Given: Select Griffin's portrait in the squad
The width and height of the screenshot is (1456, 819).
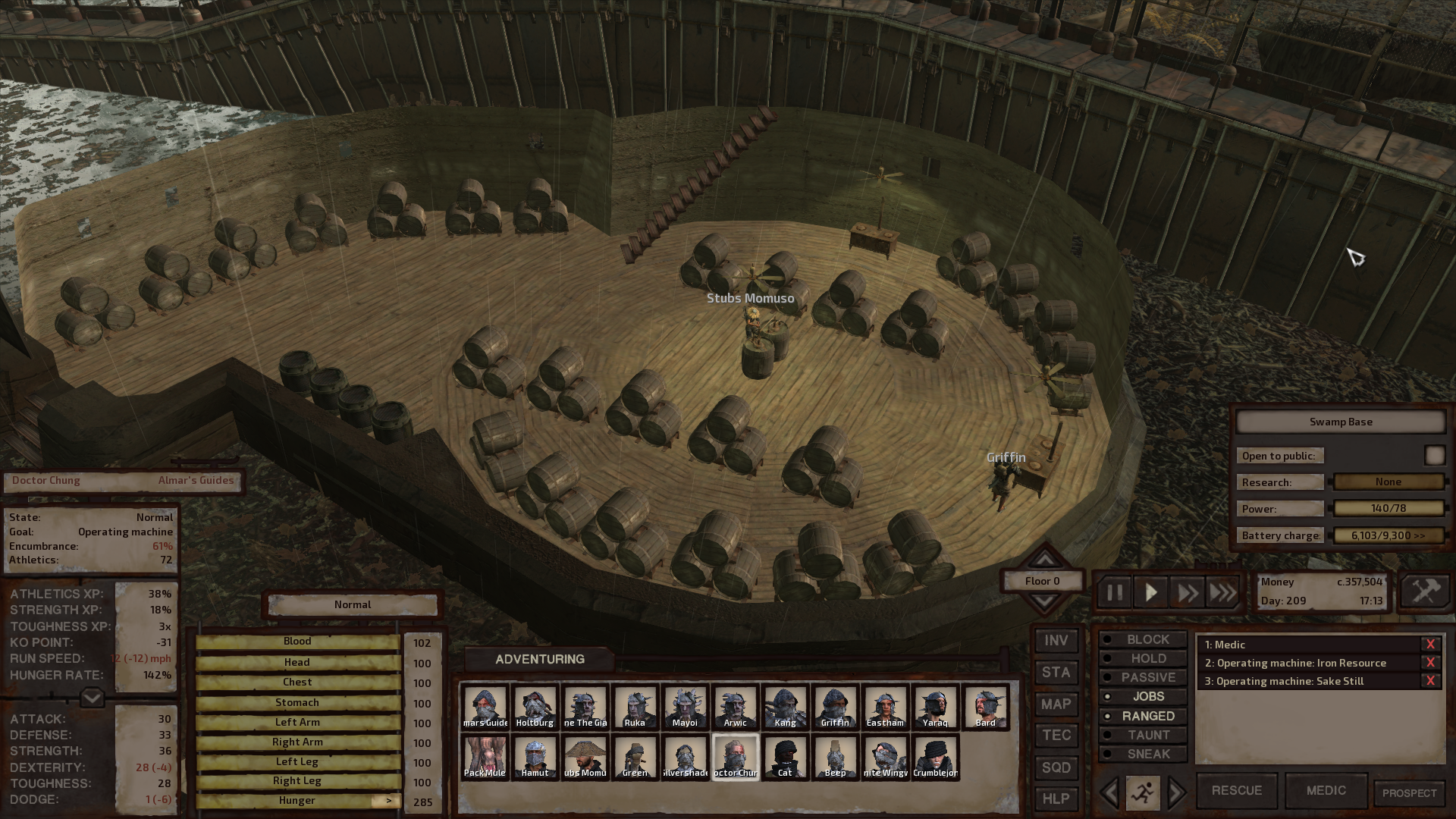Looking at the screenshot, I should [x=835, y=707].
